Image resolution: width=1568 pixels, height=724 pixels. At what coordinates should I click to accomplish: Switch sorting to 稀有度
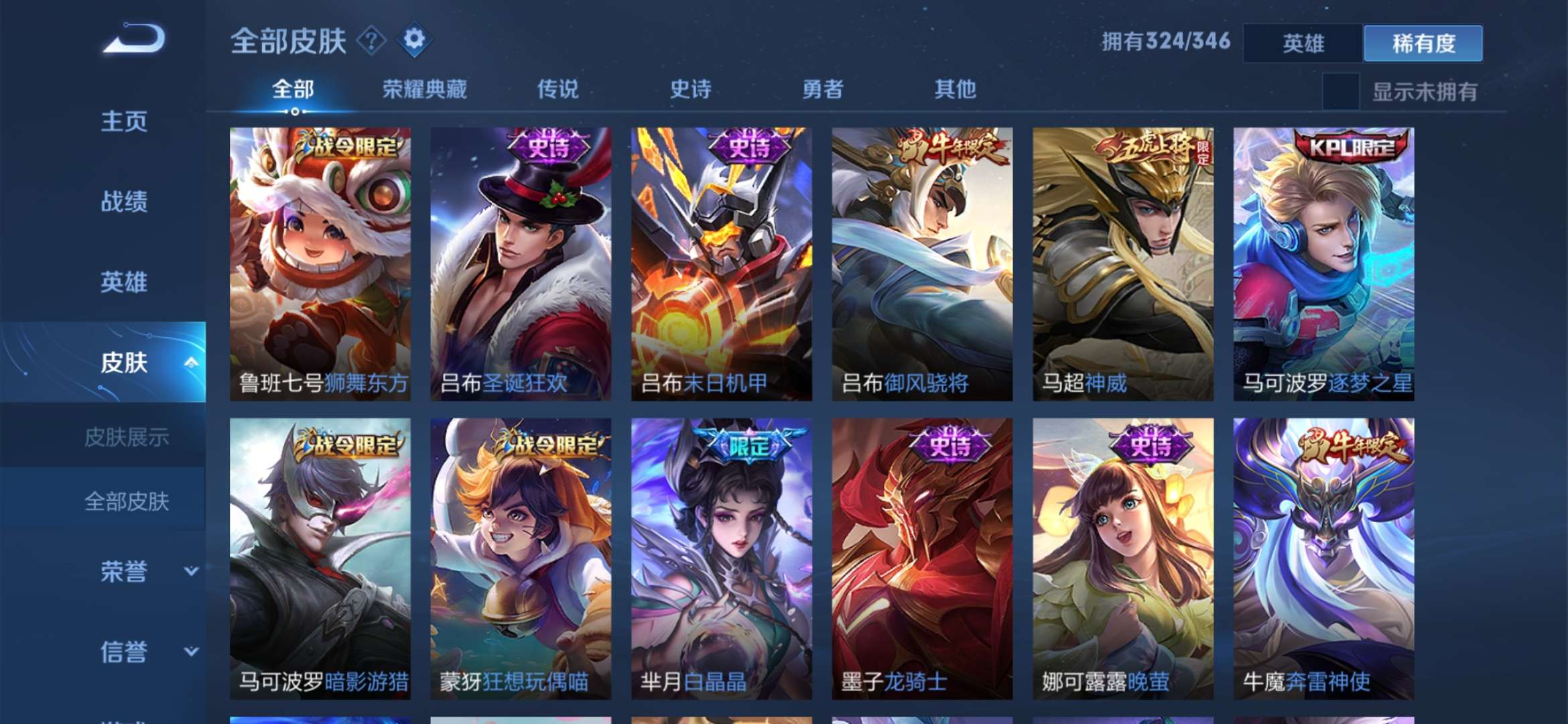pos(1422,42)
